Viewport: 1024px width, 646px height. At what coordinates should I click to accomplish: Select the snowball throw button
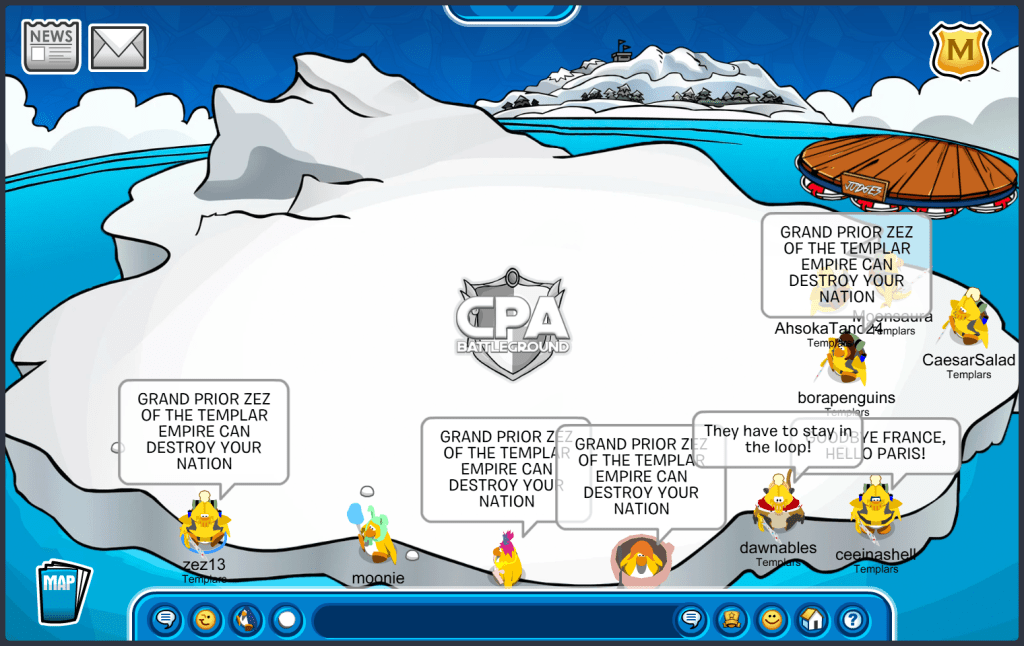click(287, 621)
